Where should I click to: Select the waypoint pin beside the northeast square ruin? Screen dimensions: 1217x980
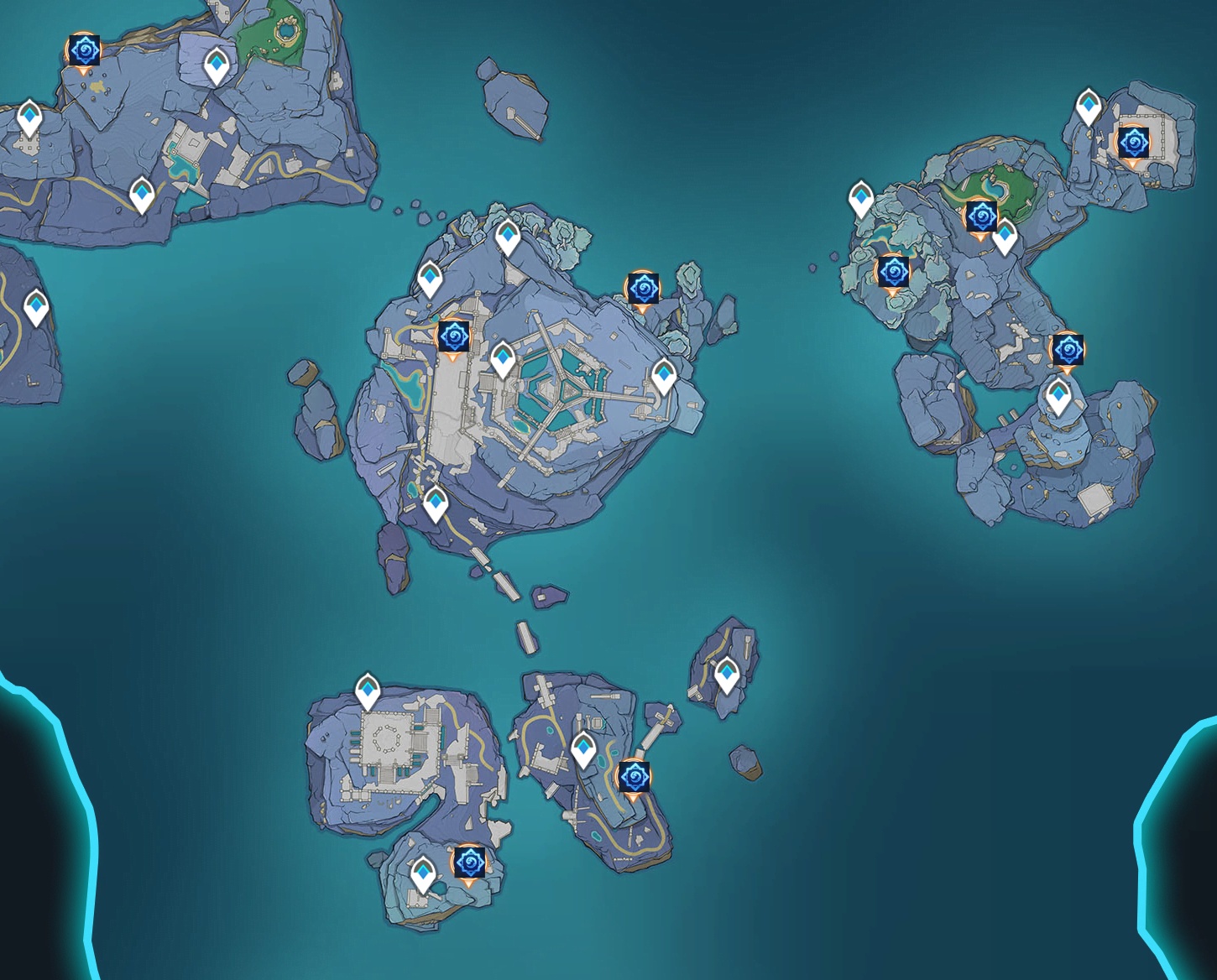coord(1089,106)
